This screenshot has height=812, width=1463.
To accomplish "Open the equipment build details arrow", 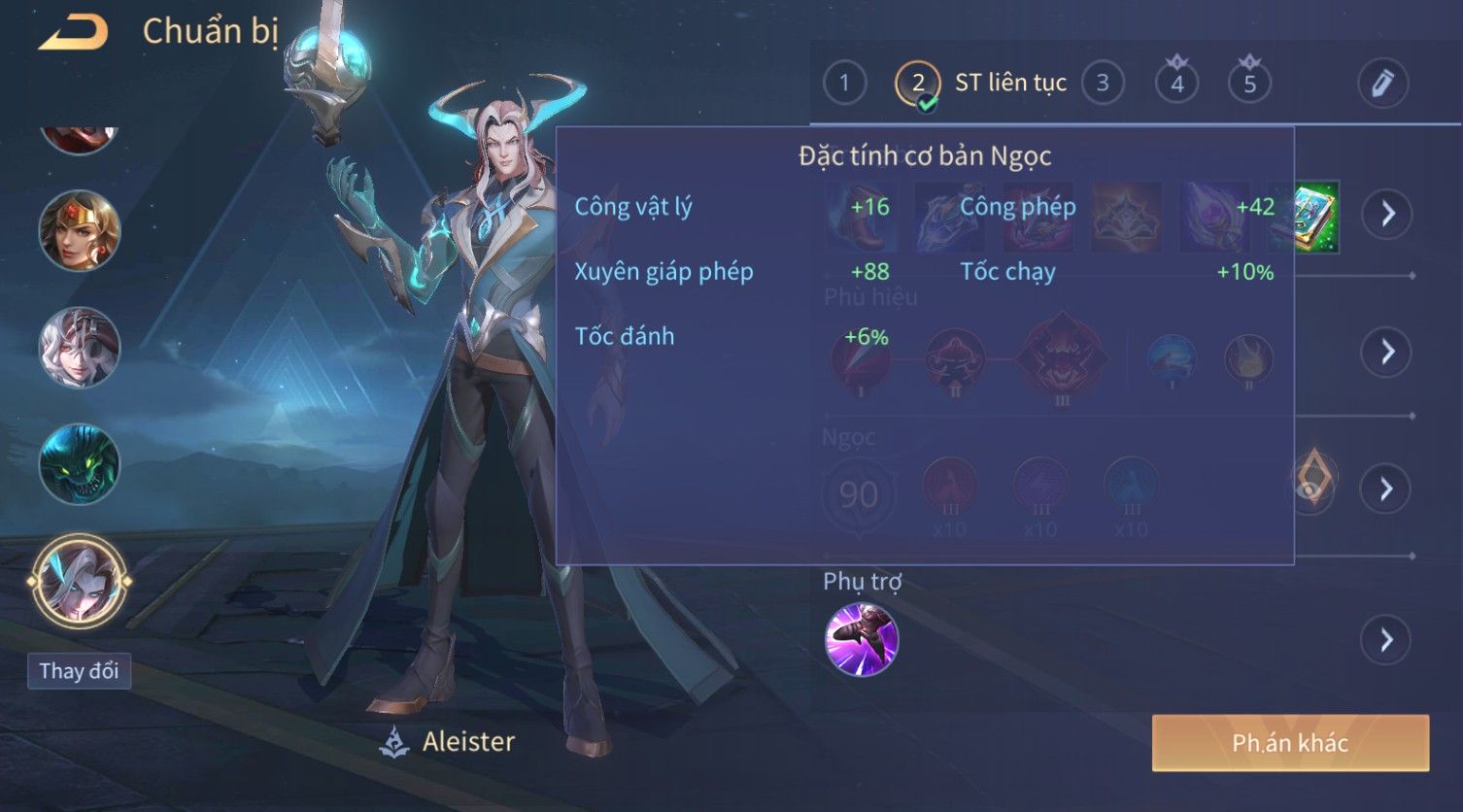I will pyautogui.click(x=1387, y=214).
